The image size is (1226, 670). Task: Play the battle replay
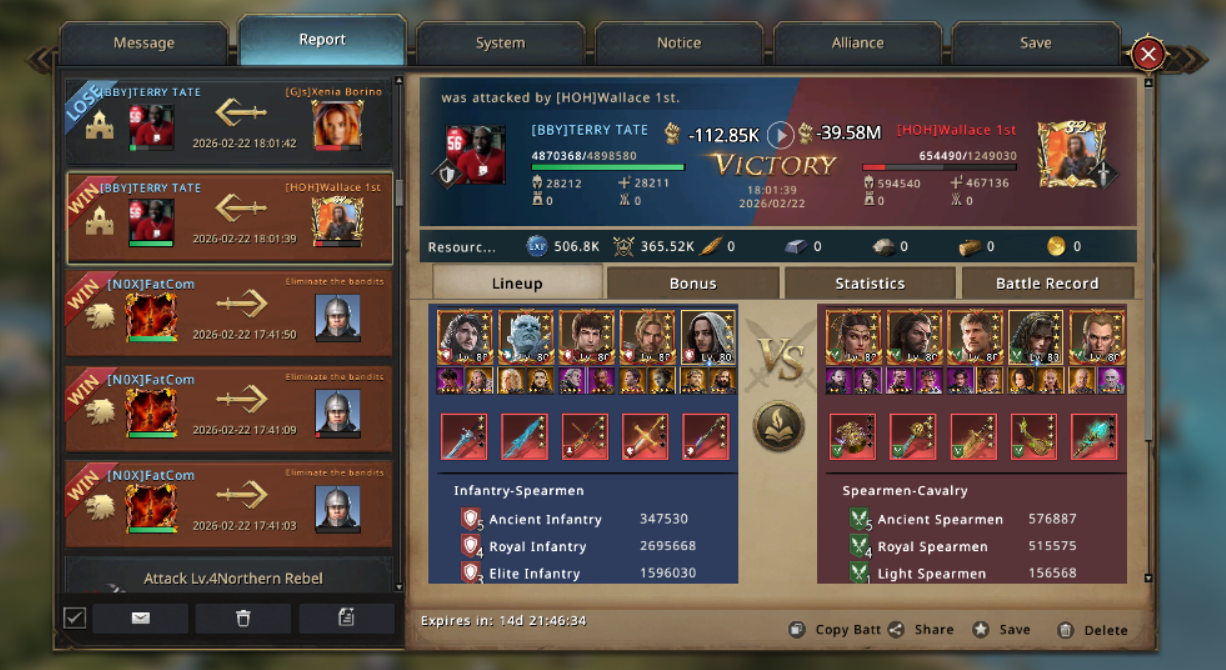click(x=780, y=134)
